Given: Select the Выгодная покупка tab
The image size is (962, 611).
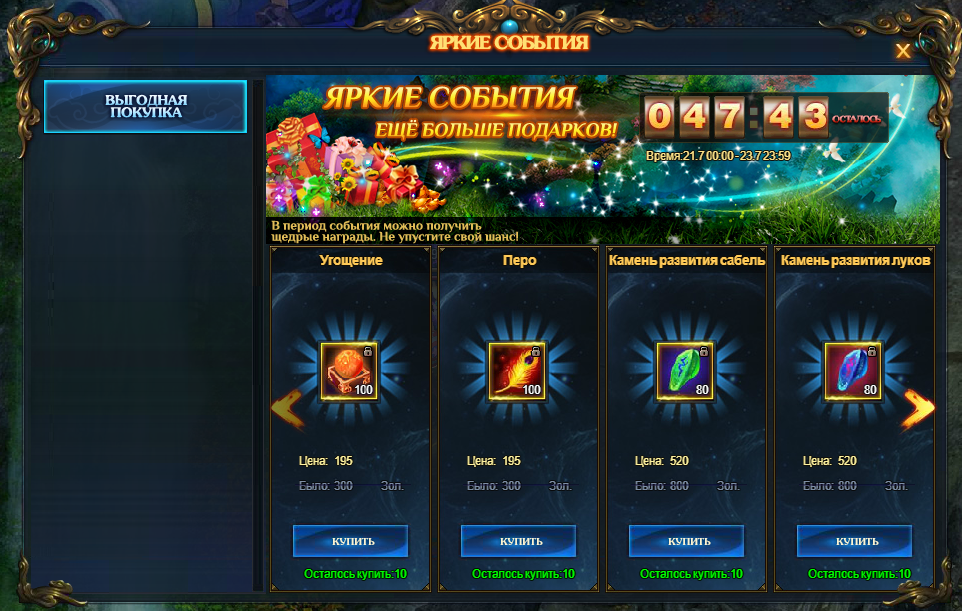Looking at the screenshot, I should click(x=145, y=107).
